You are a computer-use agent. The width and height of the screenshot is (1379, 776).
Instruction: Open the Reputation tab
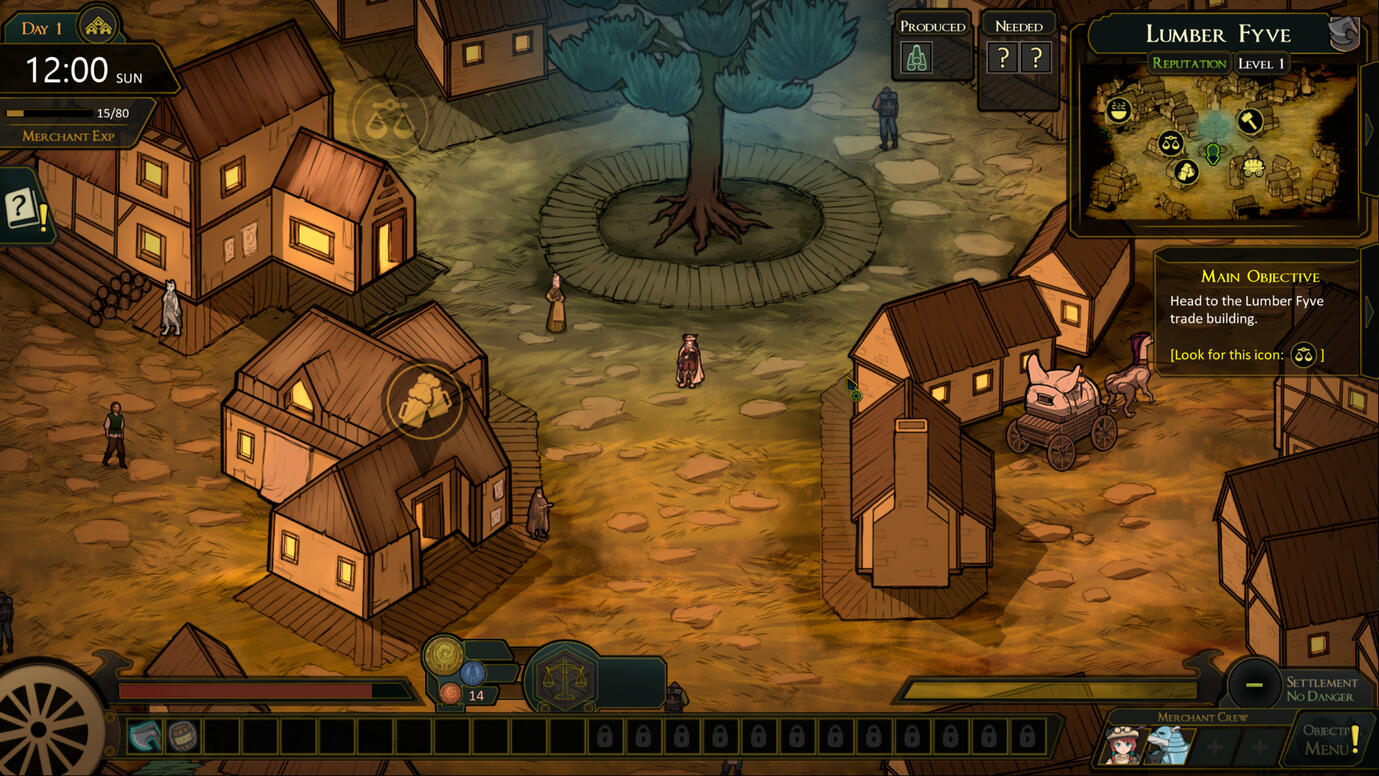point(1188,64)
